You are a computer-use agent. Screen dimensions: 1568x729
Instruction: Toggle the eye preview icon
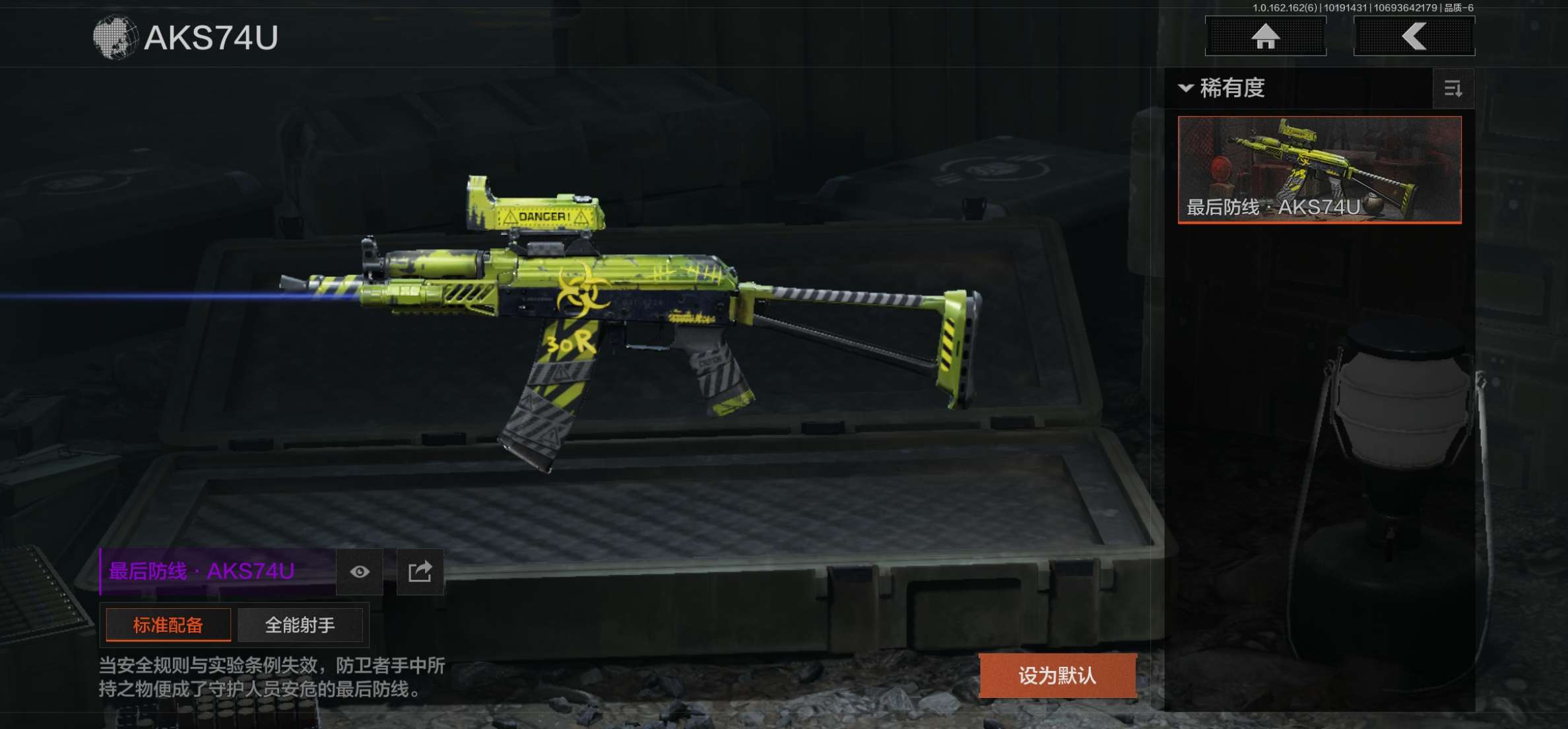[359, 572]
